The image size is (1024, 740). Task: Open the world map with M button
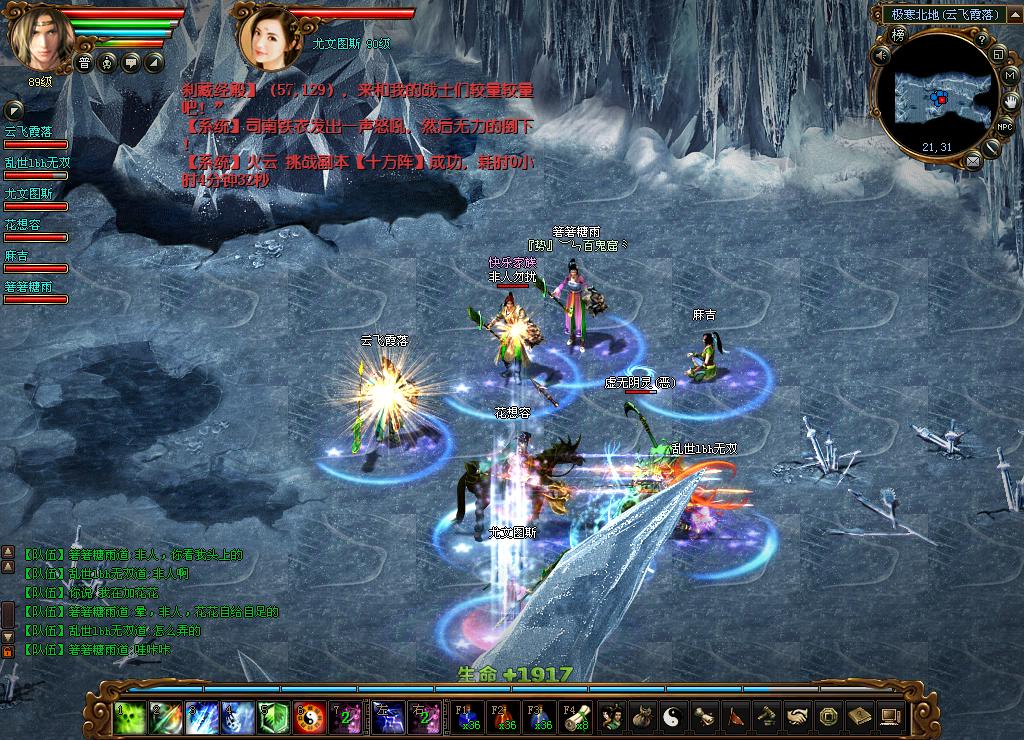pyautogui.click(x=1010, y=75)
